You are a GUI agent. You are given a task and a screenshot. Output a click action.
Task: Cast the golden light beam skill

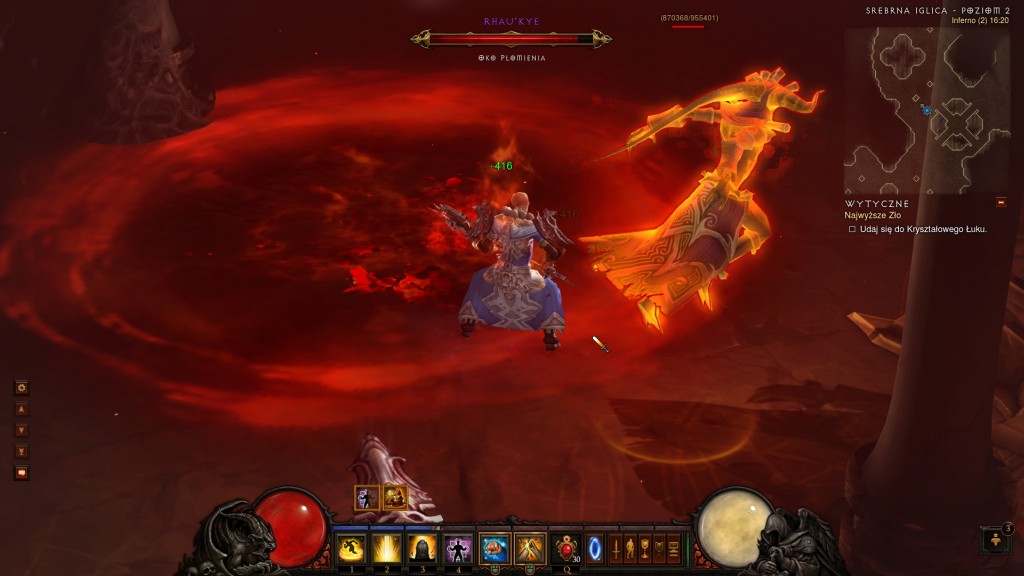386,548
